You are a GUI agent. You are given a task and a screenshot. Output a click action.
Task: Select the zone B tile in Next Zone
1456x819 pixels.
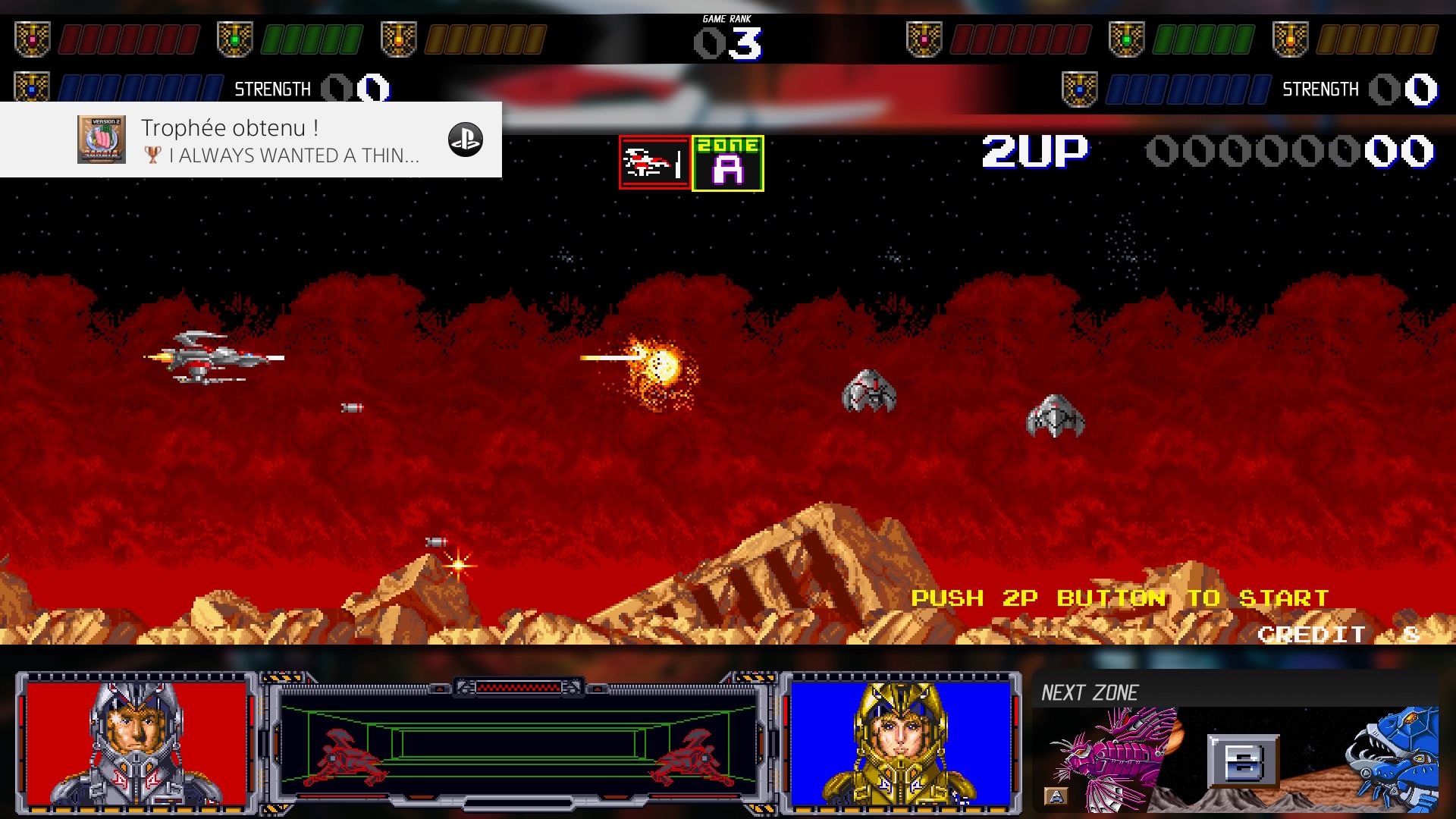pos(1243,761)
